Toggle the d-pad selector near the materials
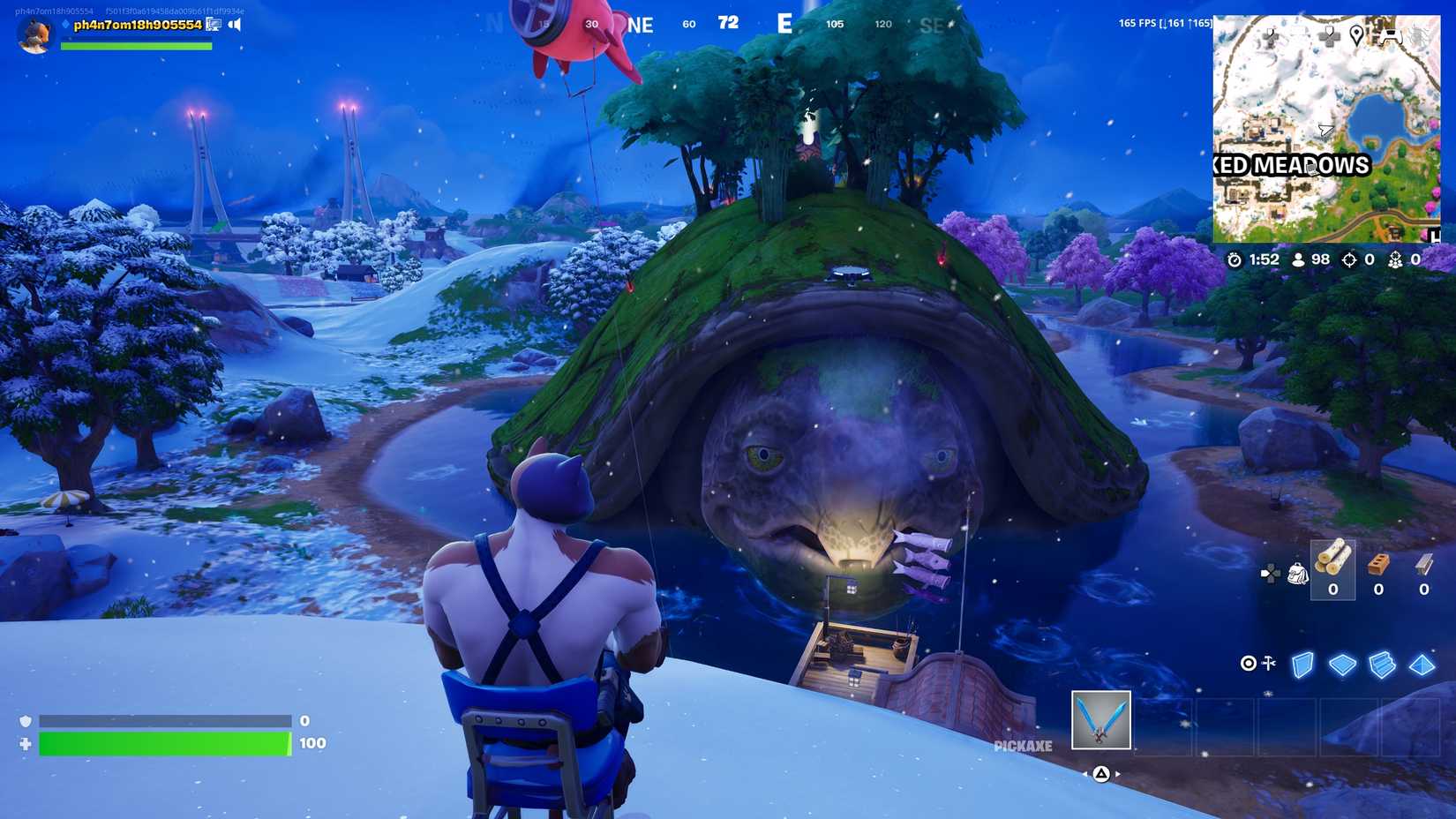 pyautogui.click(x=1270, y=573)
